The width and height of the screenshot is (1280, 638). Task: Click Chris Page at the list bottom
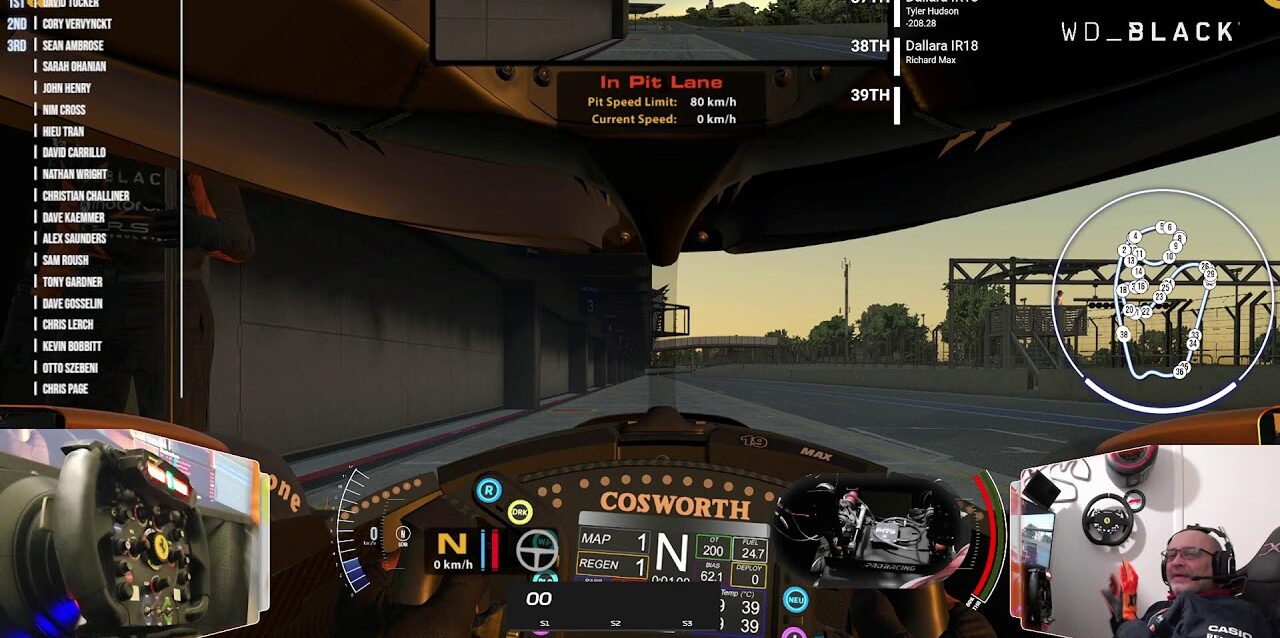[x=65, y=389]
